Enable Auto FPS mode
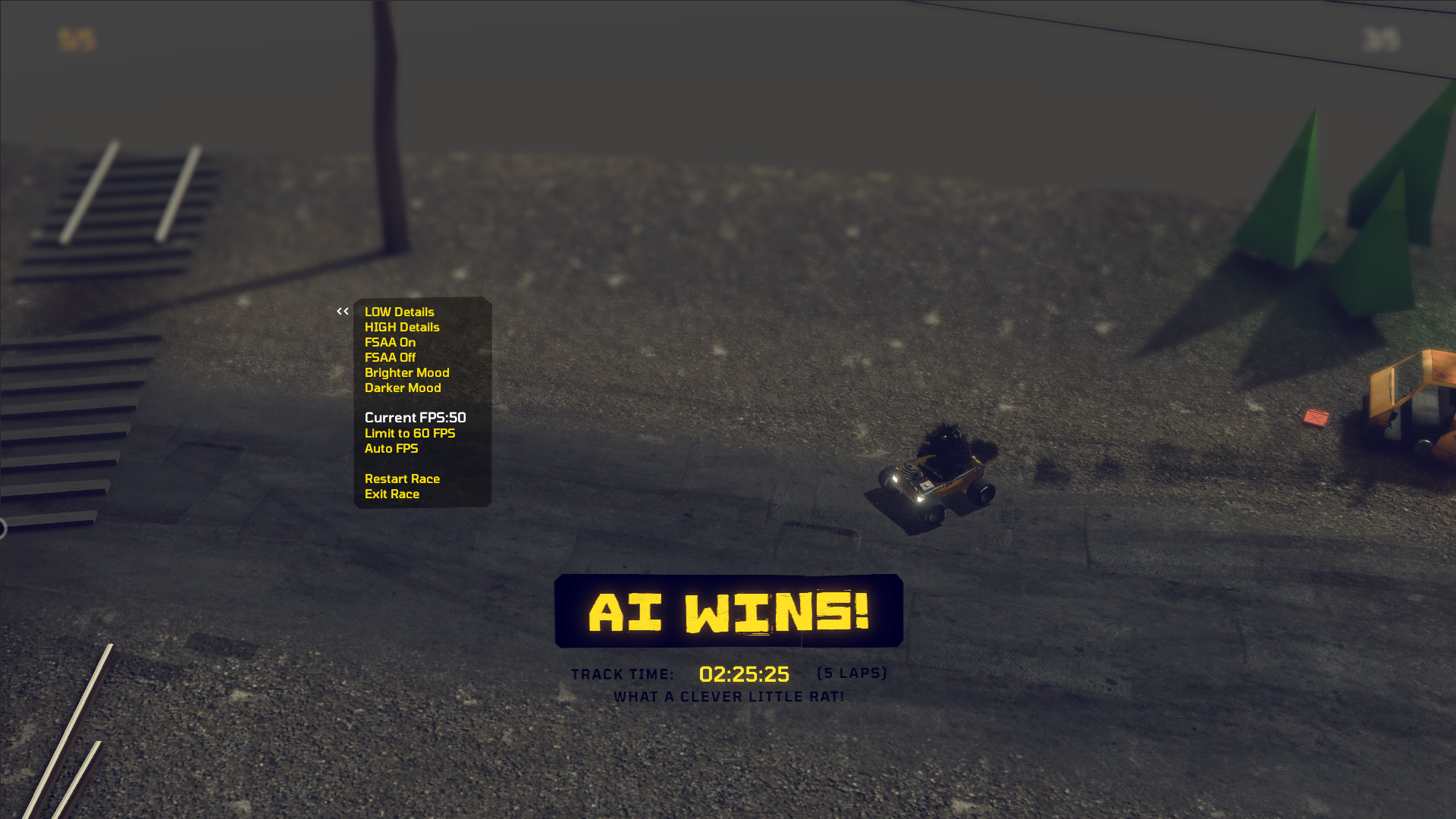Viewport: 1456px width, 819px height. [391, 448]
